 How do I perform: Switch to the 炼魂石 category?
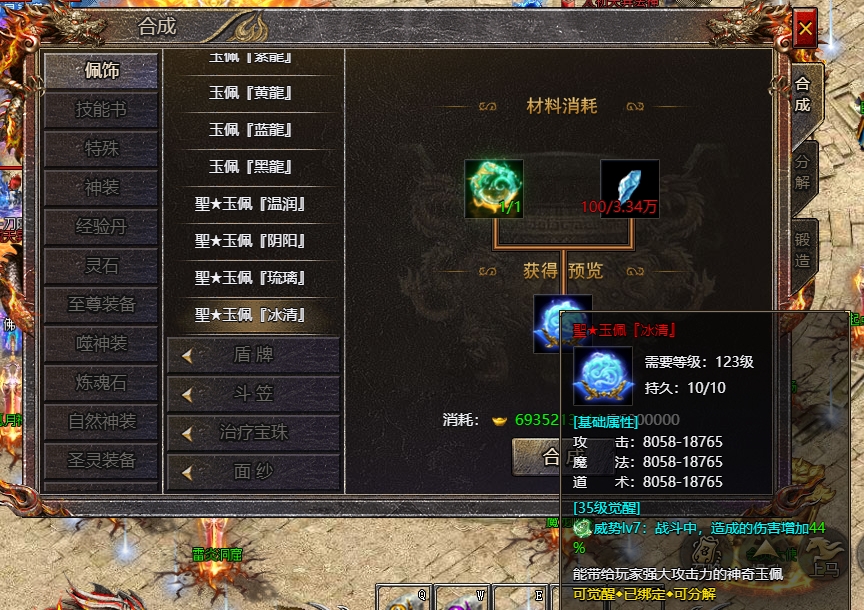(101, 382)
